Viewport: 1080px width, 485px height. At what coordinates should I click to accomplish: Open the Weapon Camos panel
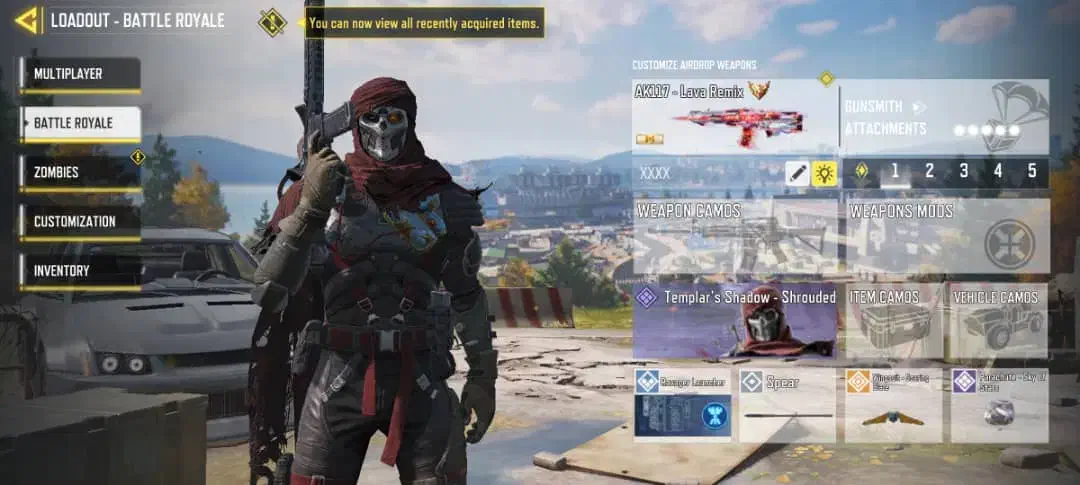(735, 236)
